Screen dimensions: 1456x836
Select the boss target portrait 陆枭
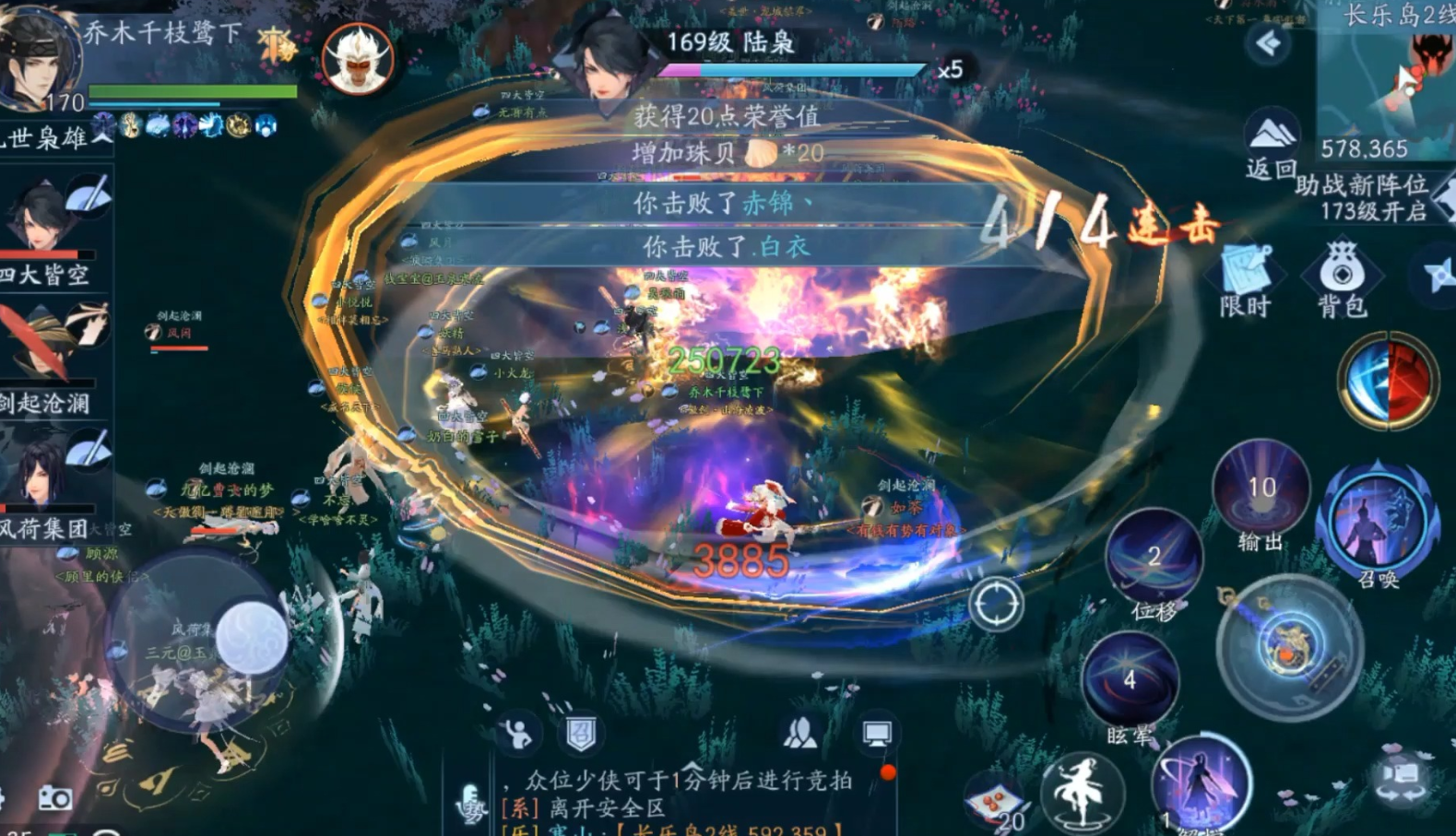605,57
